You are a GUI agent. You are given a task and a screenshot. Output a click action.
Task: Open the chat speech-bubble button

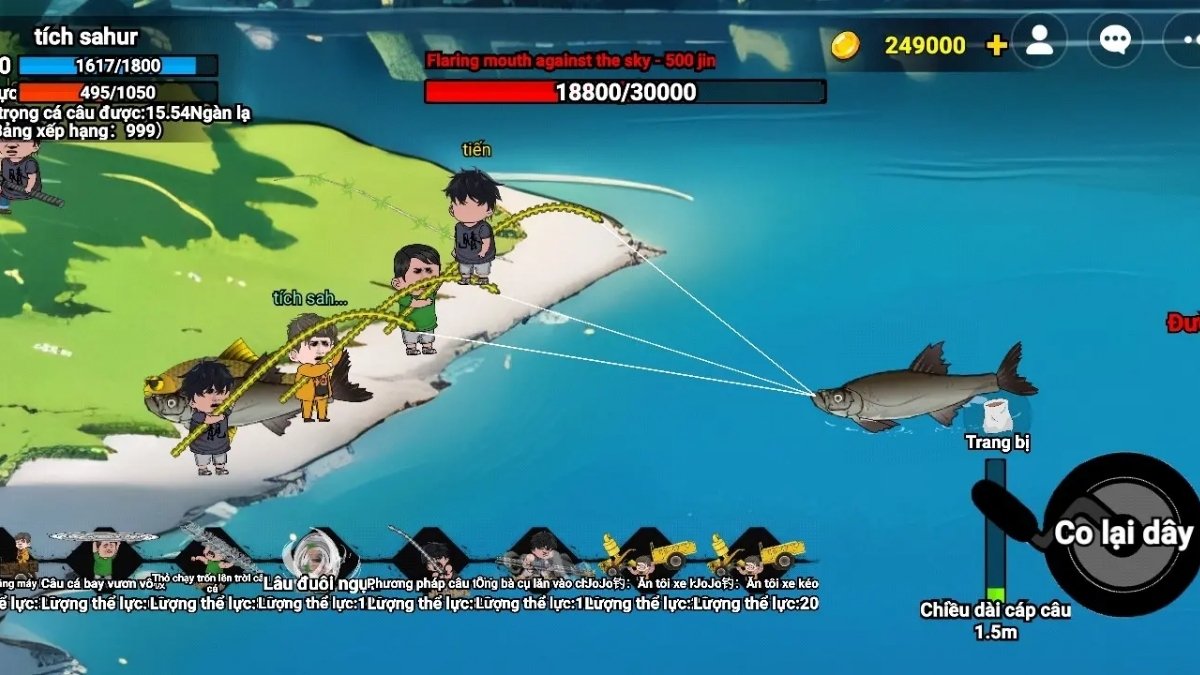tap(1114, 40)
